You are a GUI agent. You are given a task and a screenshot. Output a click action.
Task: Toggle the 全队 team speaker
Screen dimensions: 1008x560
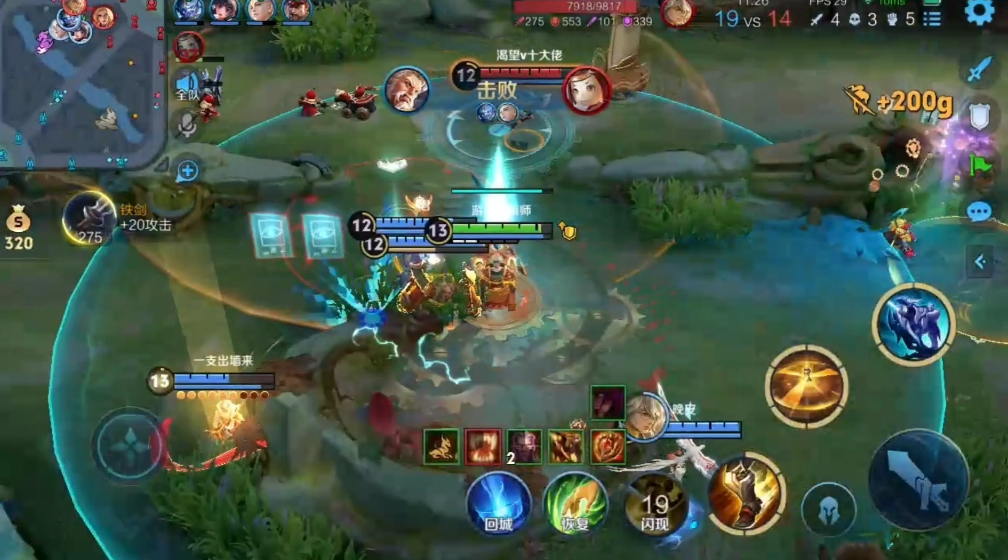click(x=187, y=85)
